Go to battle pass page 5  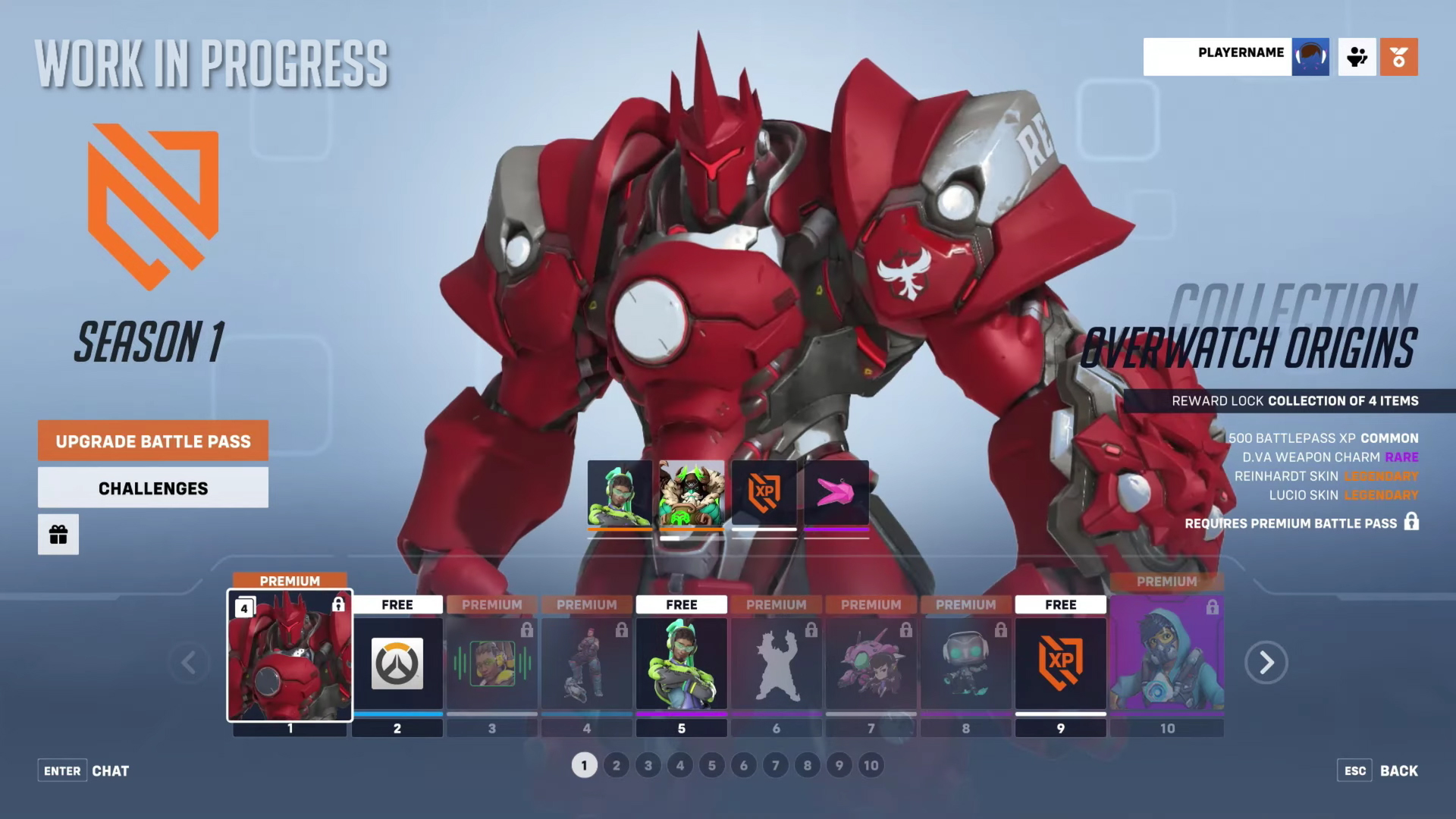[x=711, y=765]
